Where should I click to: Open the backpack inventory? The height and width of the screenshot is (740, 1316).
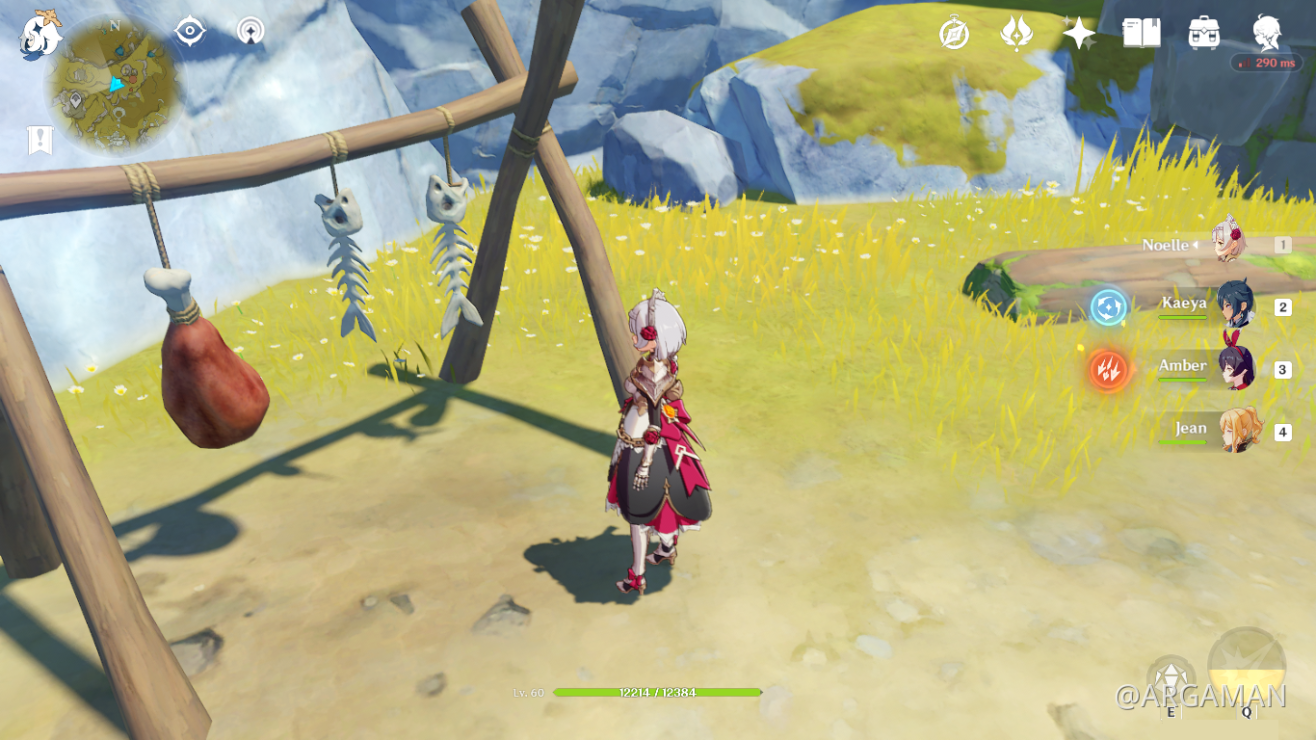coord(1204,33)
